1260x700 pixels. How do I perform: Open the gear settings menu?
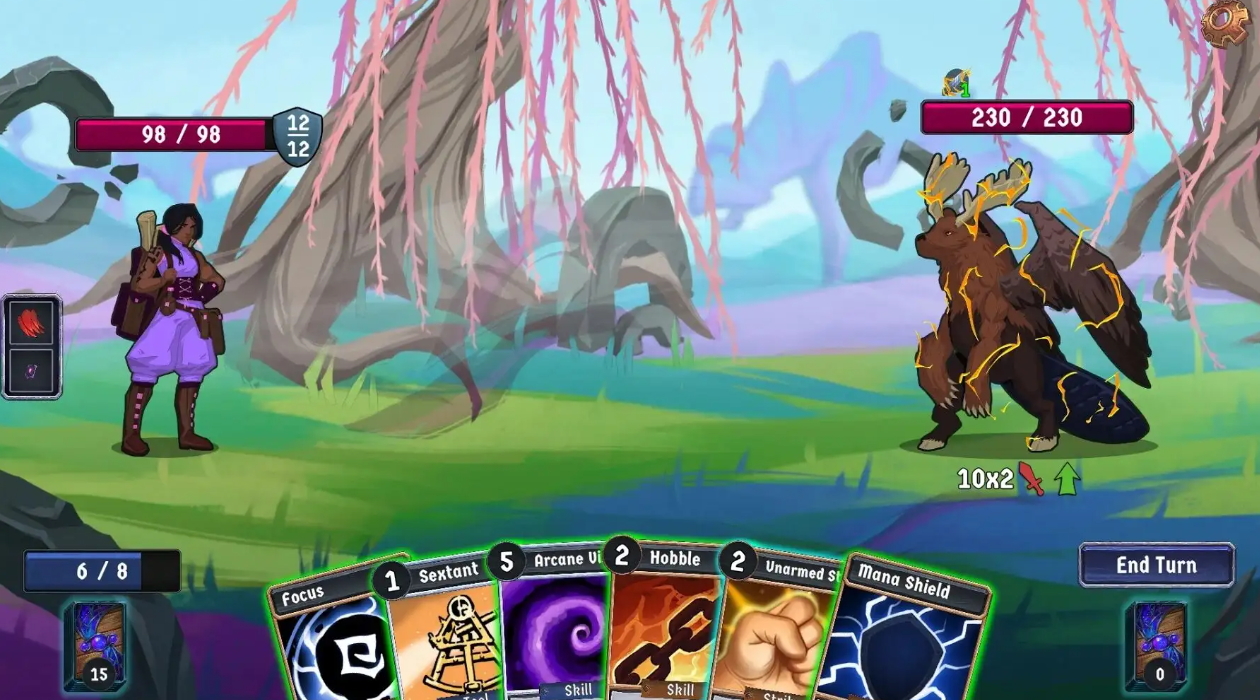[x=1224, y=22]
